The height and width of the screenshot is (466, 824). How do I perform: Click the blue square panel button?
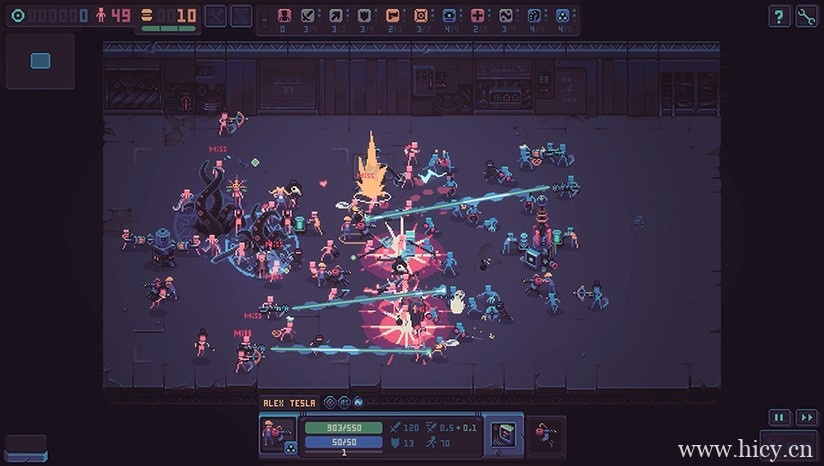40,61
